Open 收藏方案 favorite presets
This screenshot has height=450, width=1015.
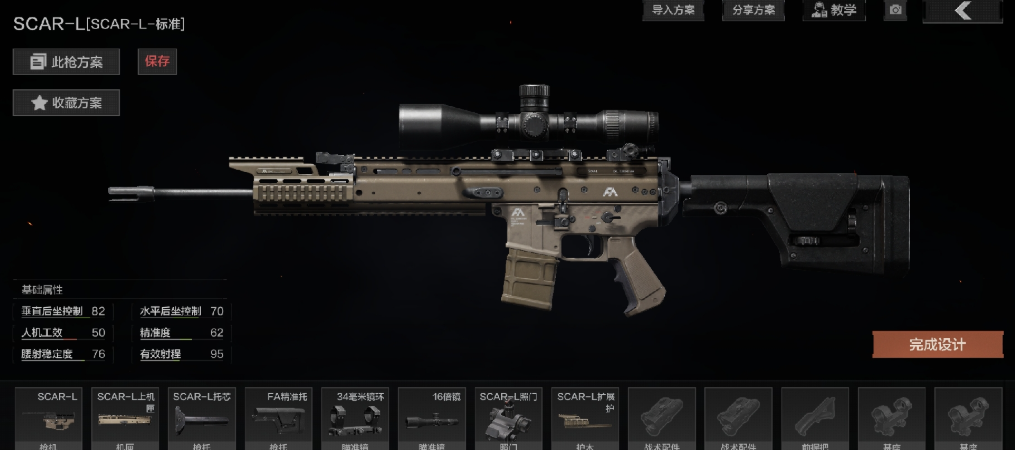pos(66,102)
